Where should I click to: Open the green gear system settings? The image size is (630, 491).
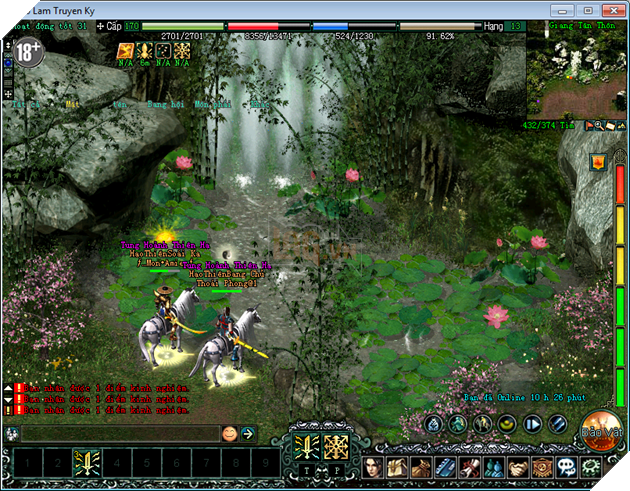tap(591, 467)
